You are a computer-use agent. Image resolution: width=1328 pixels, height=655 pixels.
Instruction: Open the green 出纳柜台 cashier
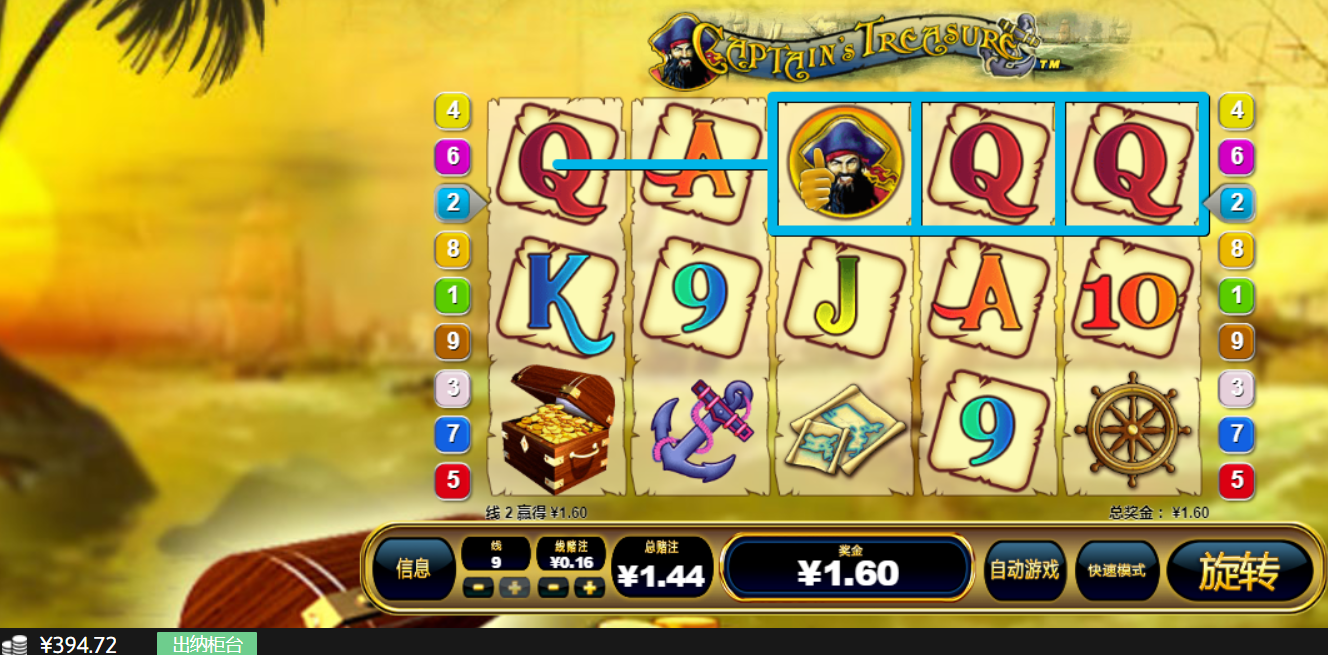tap(207, 644)
